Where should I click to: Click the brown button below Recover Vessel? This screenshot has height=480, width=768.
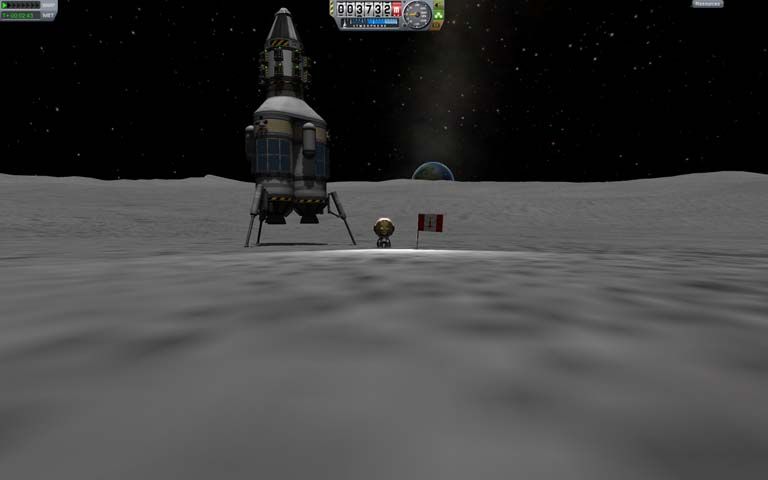point(437,25)
